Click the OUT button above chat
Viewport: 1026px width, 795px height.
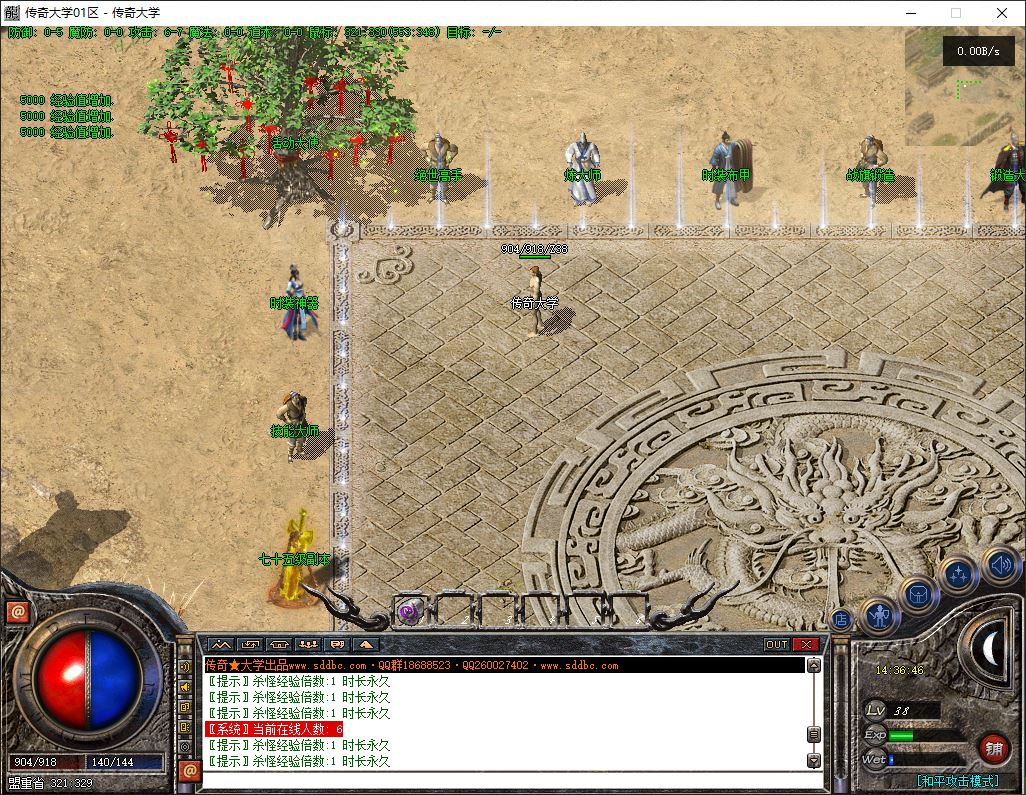click(x=777, y=644)
